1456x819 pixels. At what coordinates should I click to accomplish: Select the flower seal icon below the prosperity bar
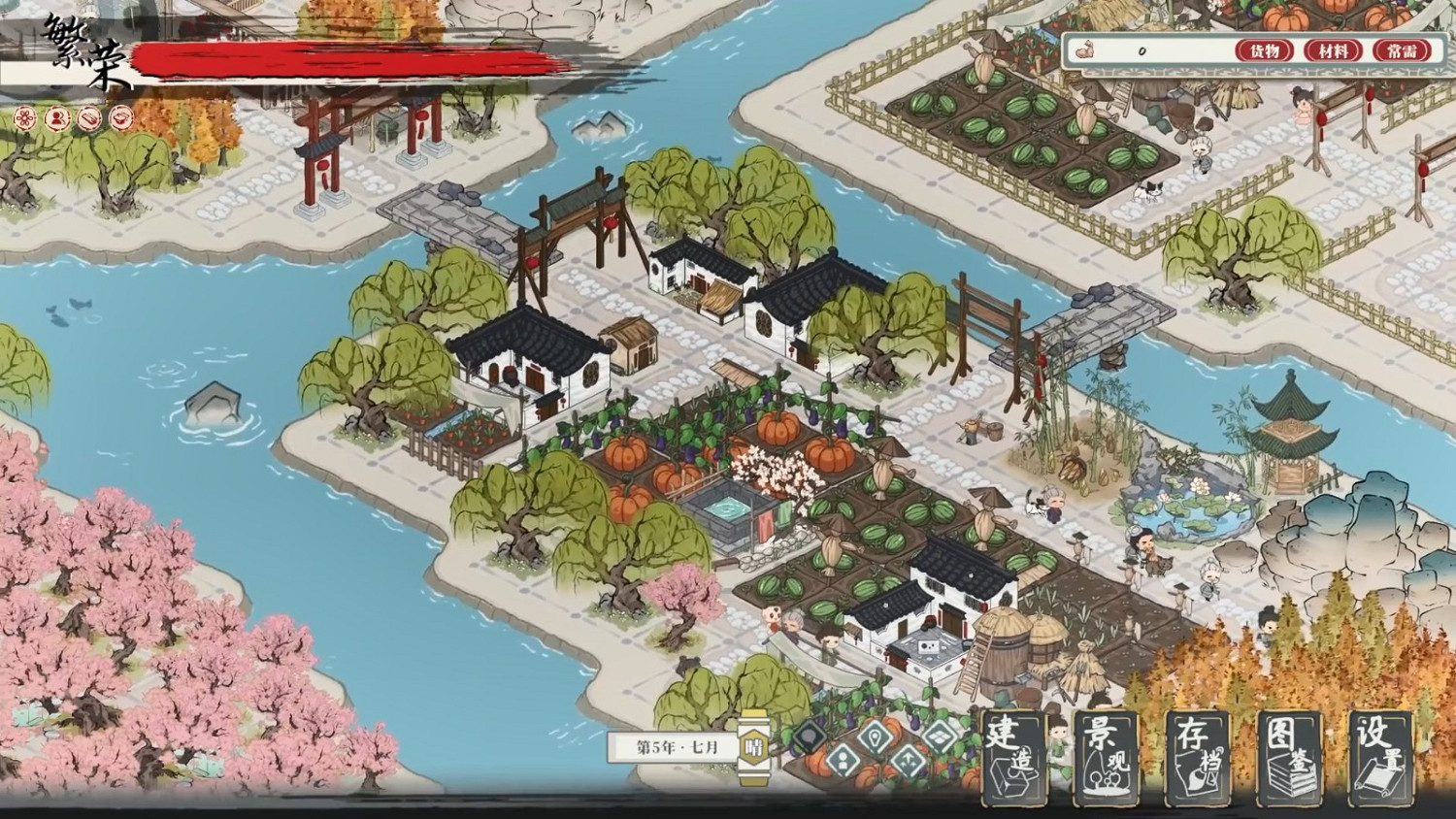coord(24,116)
